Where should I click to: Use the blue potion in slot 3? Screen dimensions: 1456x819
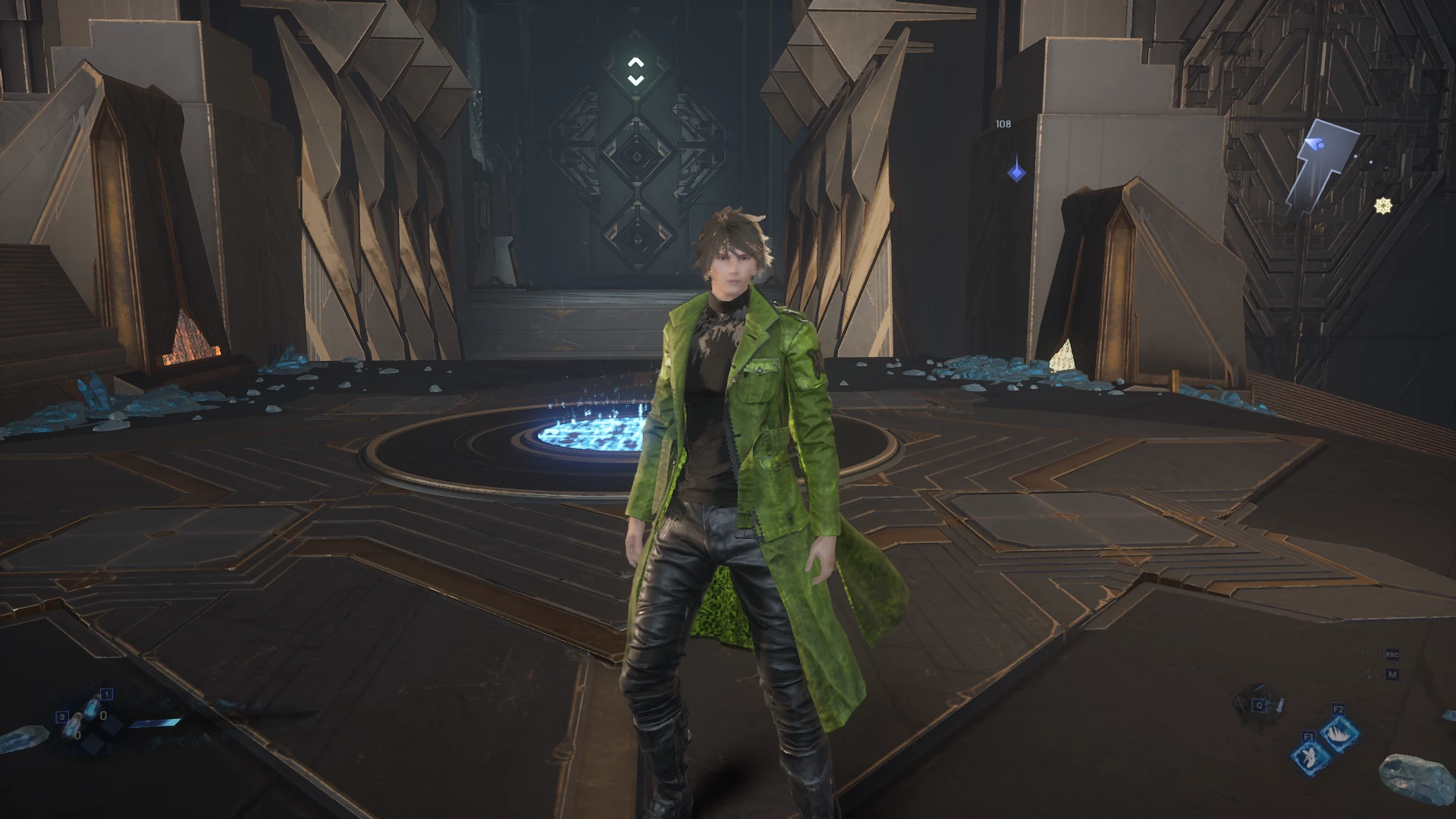pyautogui.click(x=74, y=725)
